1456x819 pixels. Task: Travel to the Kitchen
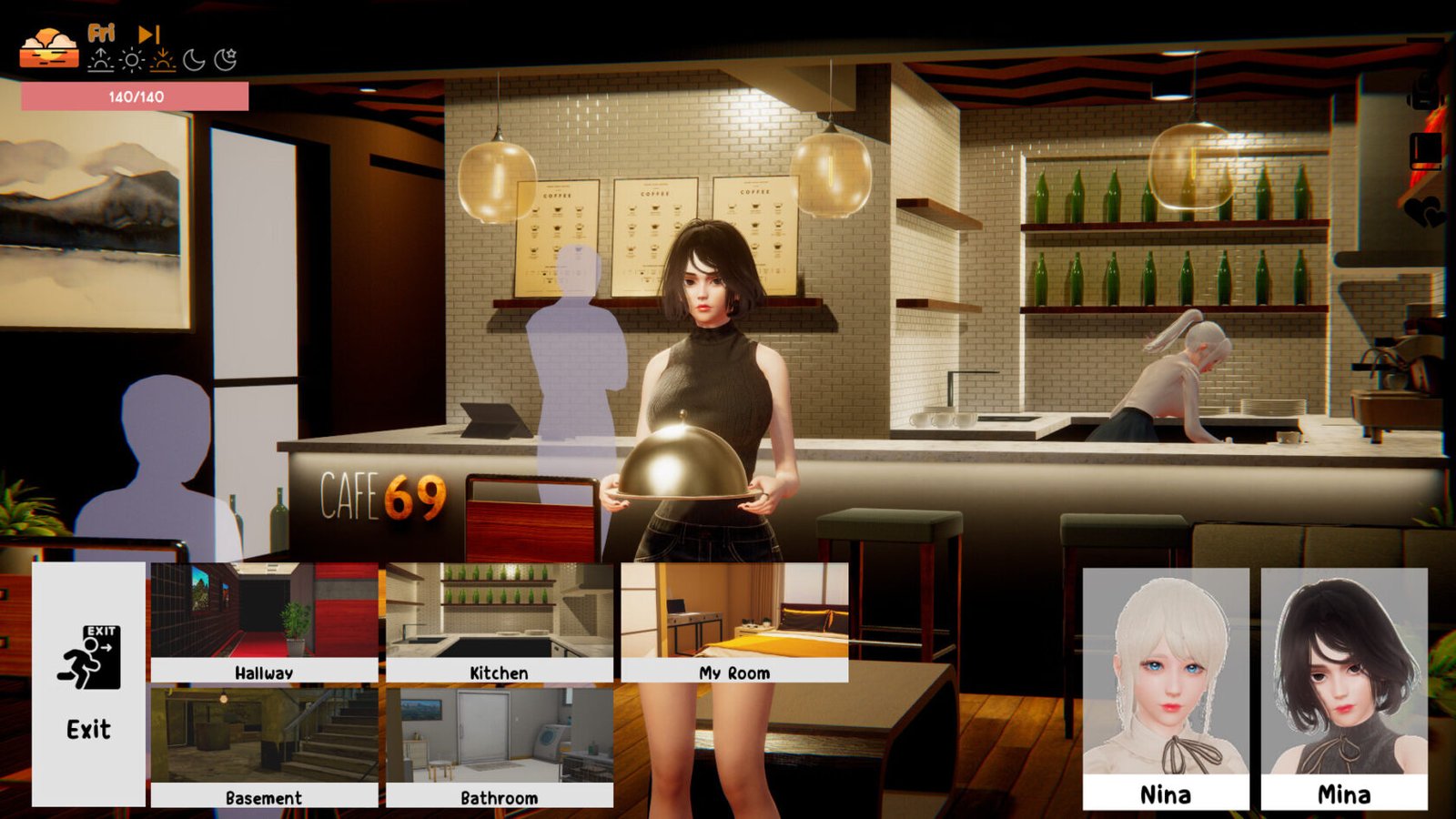[x=499, y=622]
